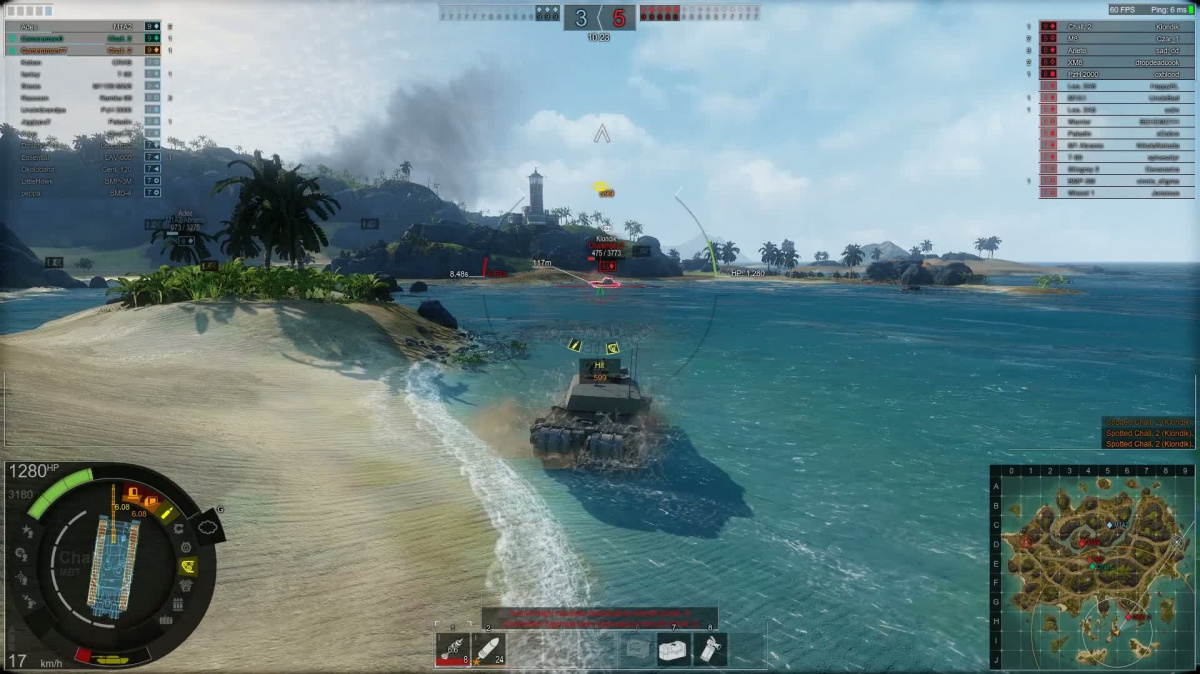This screenshot has height=674, width=1200.
Task: Click the yellow ammo shell status icon
Action: (x=167, y=512)
